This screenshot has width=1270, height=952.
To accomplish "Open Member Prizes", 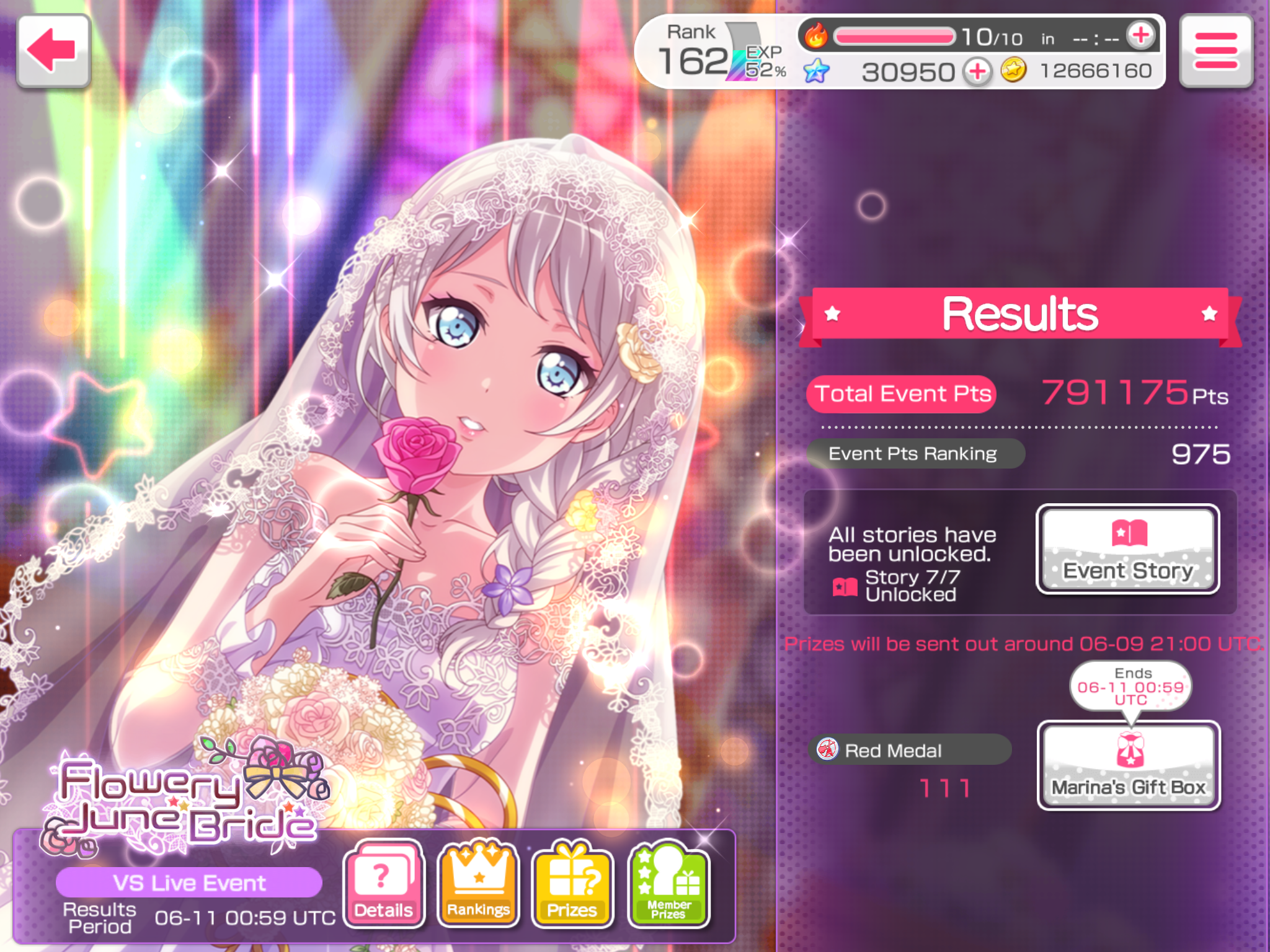I will [668, 884].
